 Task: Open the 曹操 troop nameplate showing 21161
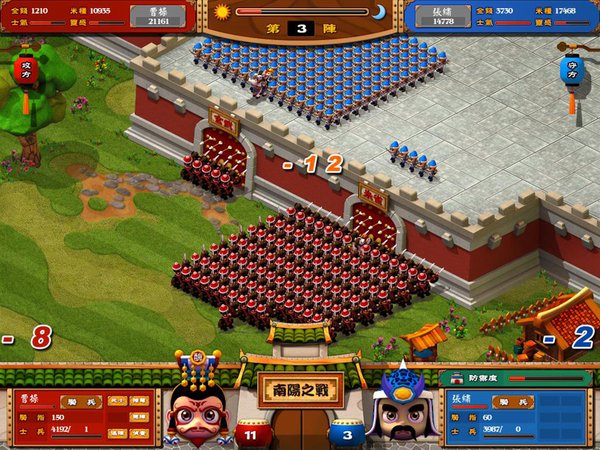(158, 13)
